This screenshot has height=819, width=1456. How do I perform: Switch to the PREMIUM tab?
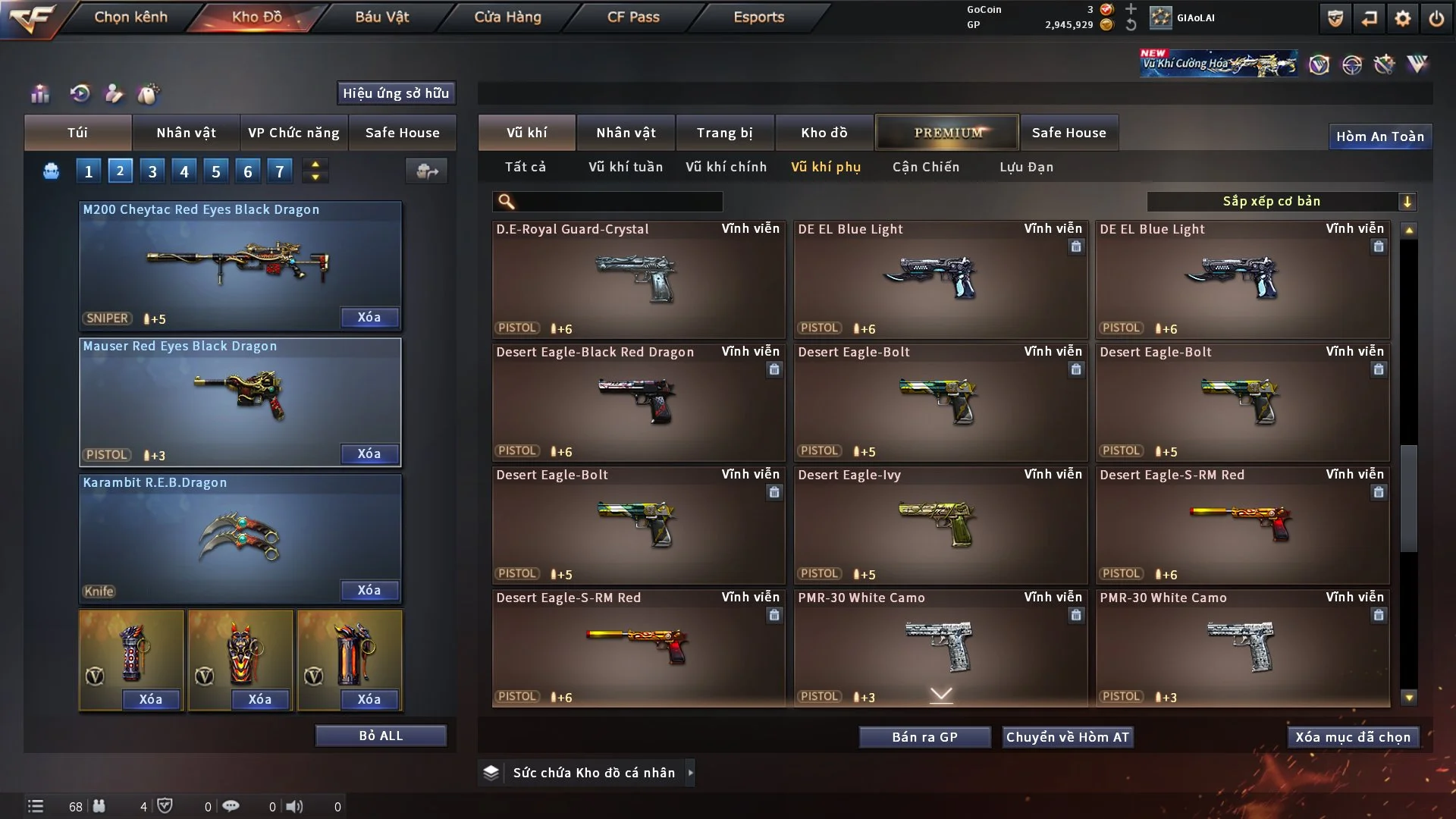coord(947,133)
